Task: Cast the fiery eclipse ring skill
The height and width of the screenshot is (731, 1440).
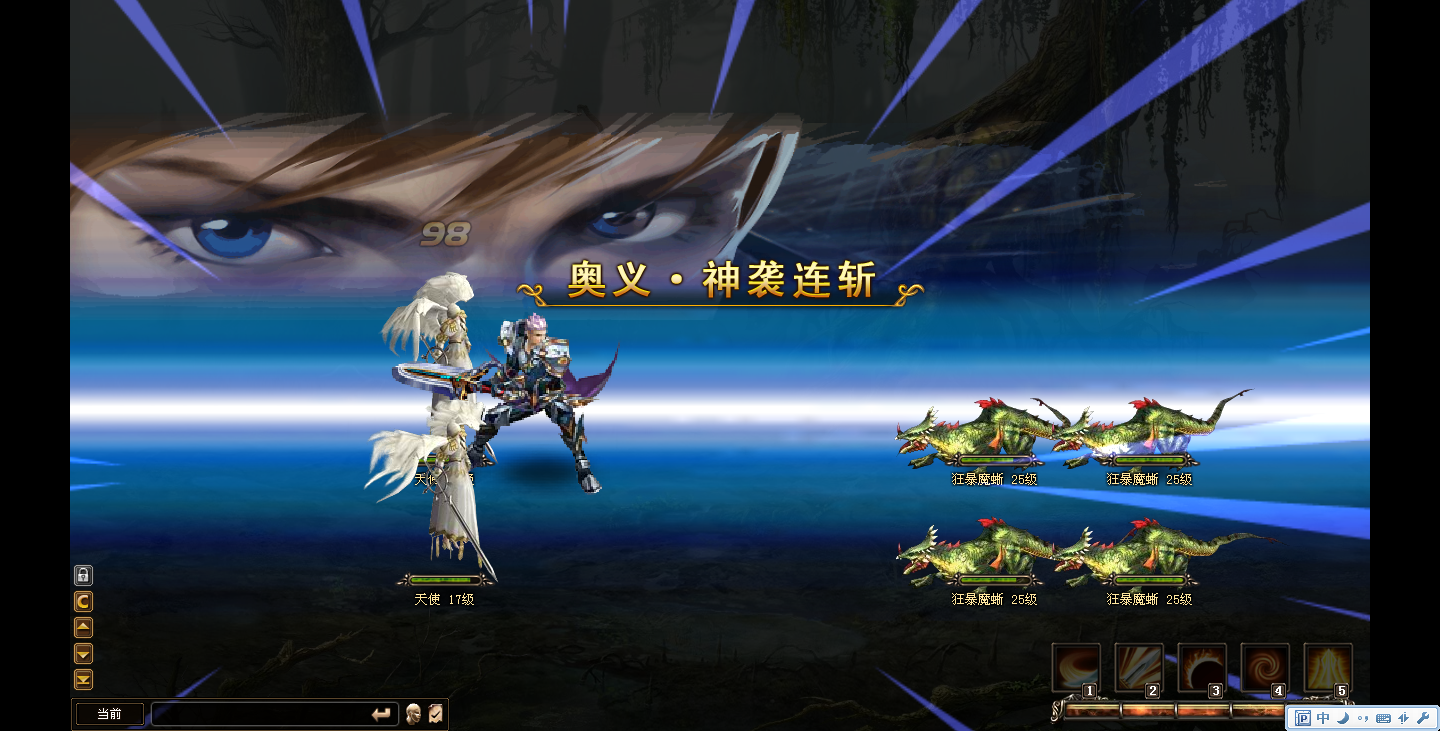Action: [1202, 667]
